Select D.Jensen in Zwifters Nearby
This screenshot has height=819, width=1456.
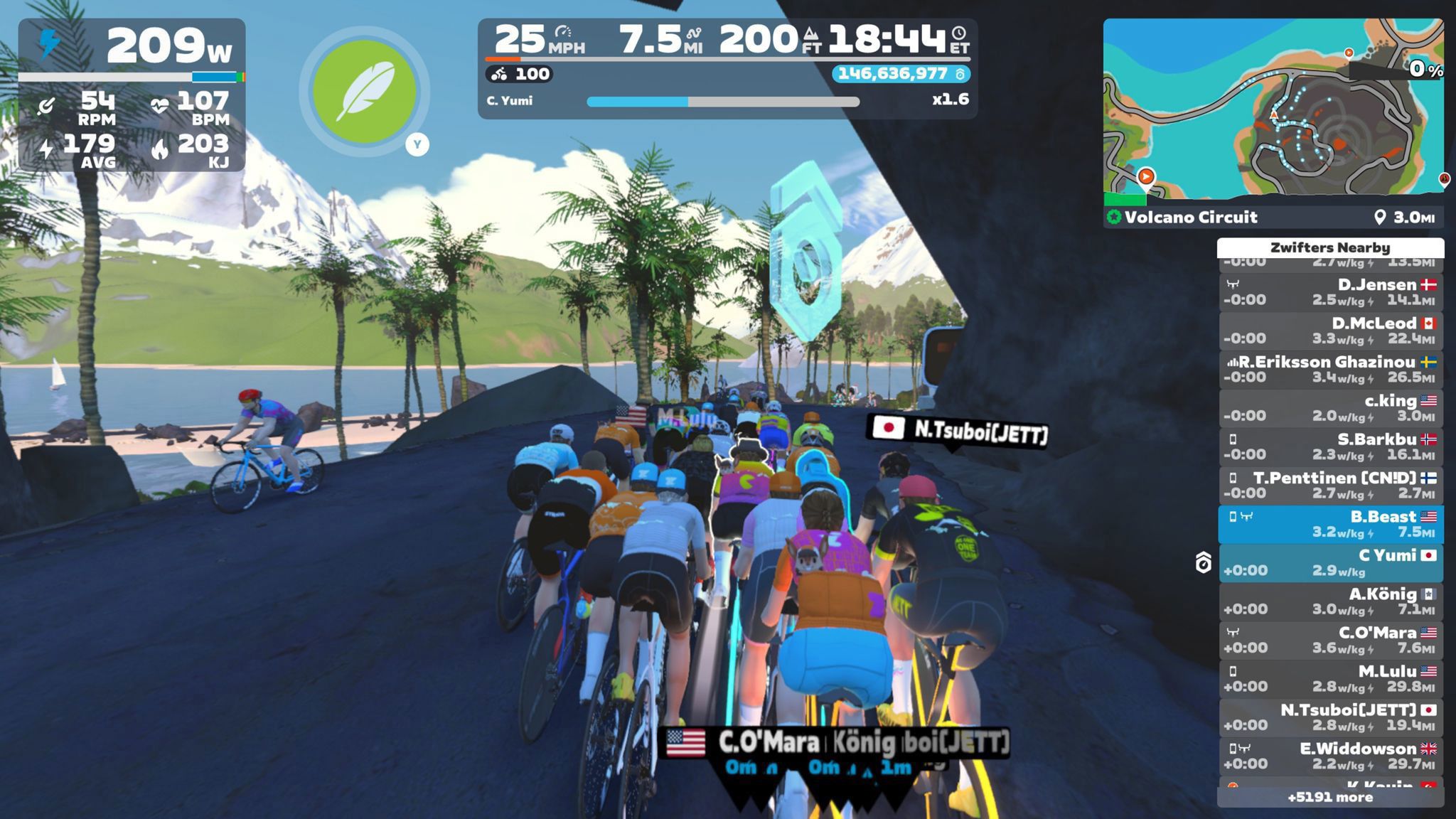coord(1330,292)
